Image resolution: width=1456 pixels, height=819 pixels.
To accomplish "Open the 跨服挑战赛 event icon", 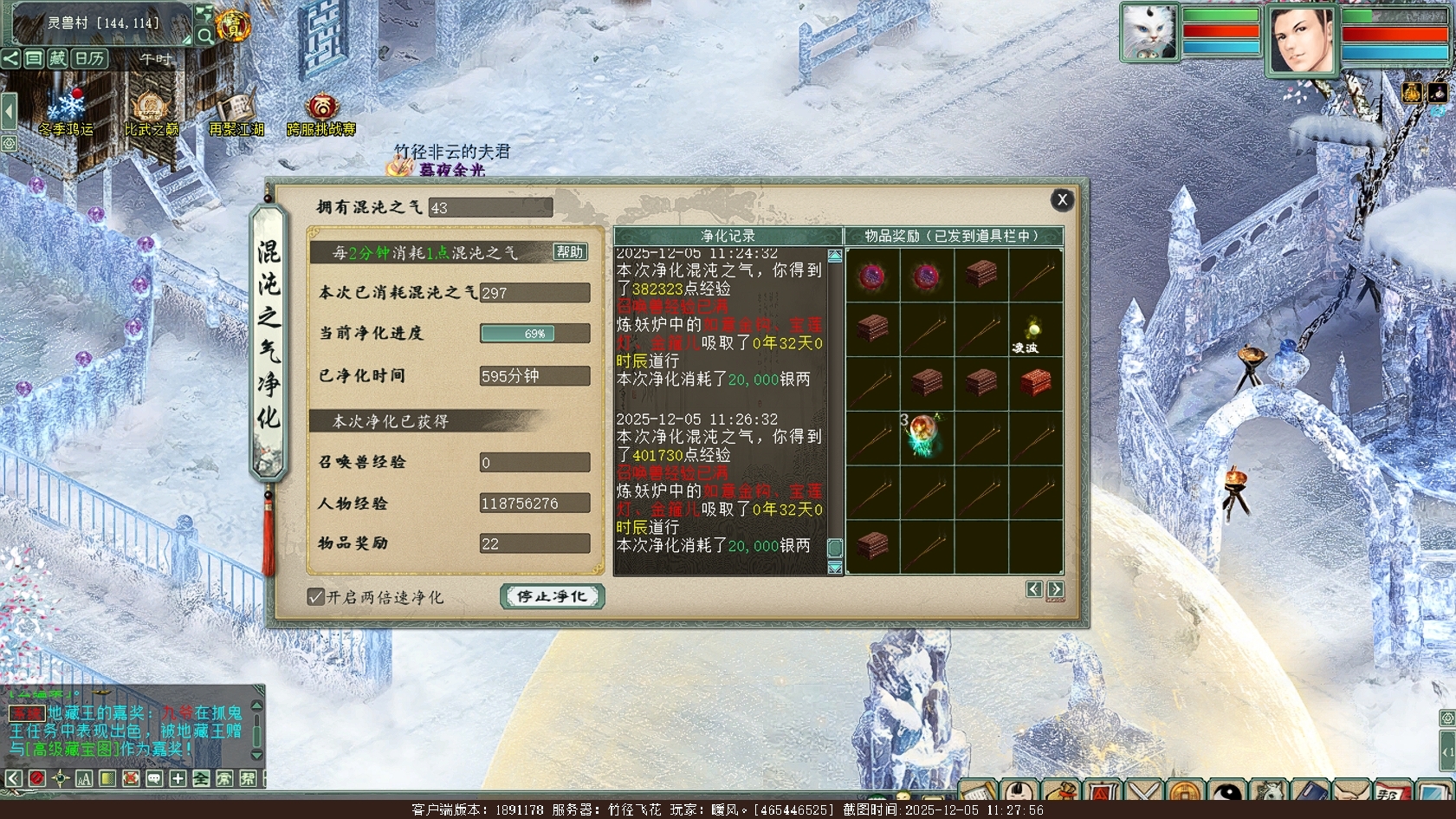I will tap(321, 114).
